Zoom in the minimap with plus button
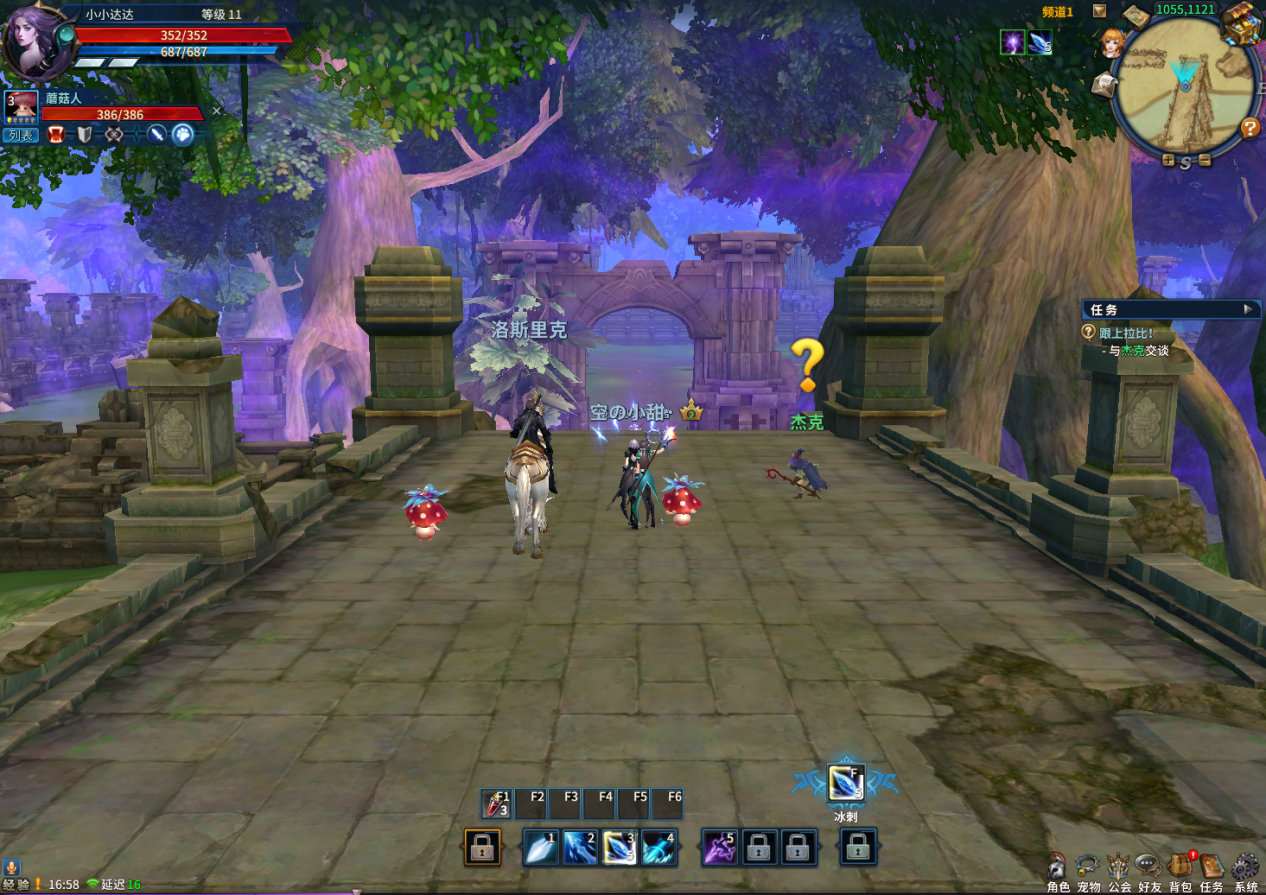Viewport: 1266px width, 895px height. tap(1168, 160)
